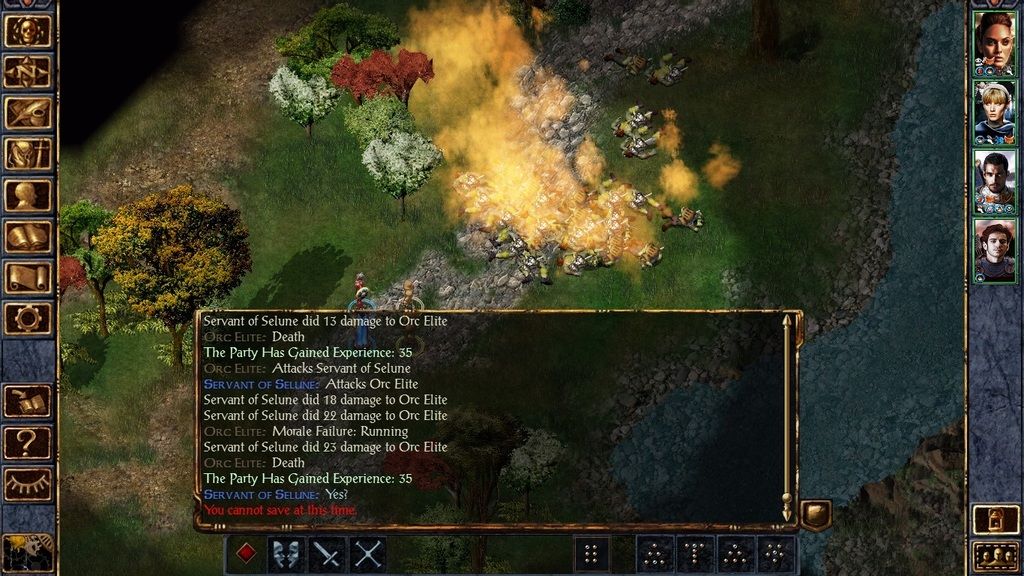The image size is (1024, 576).
Task: Toggle party AI with the lantern button
Action: tap(994, 519)
